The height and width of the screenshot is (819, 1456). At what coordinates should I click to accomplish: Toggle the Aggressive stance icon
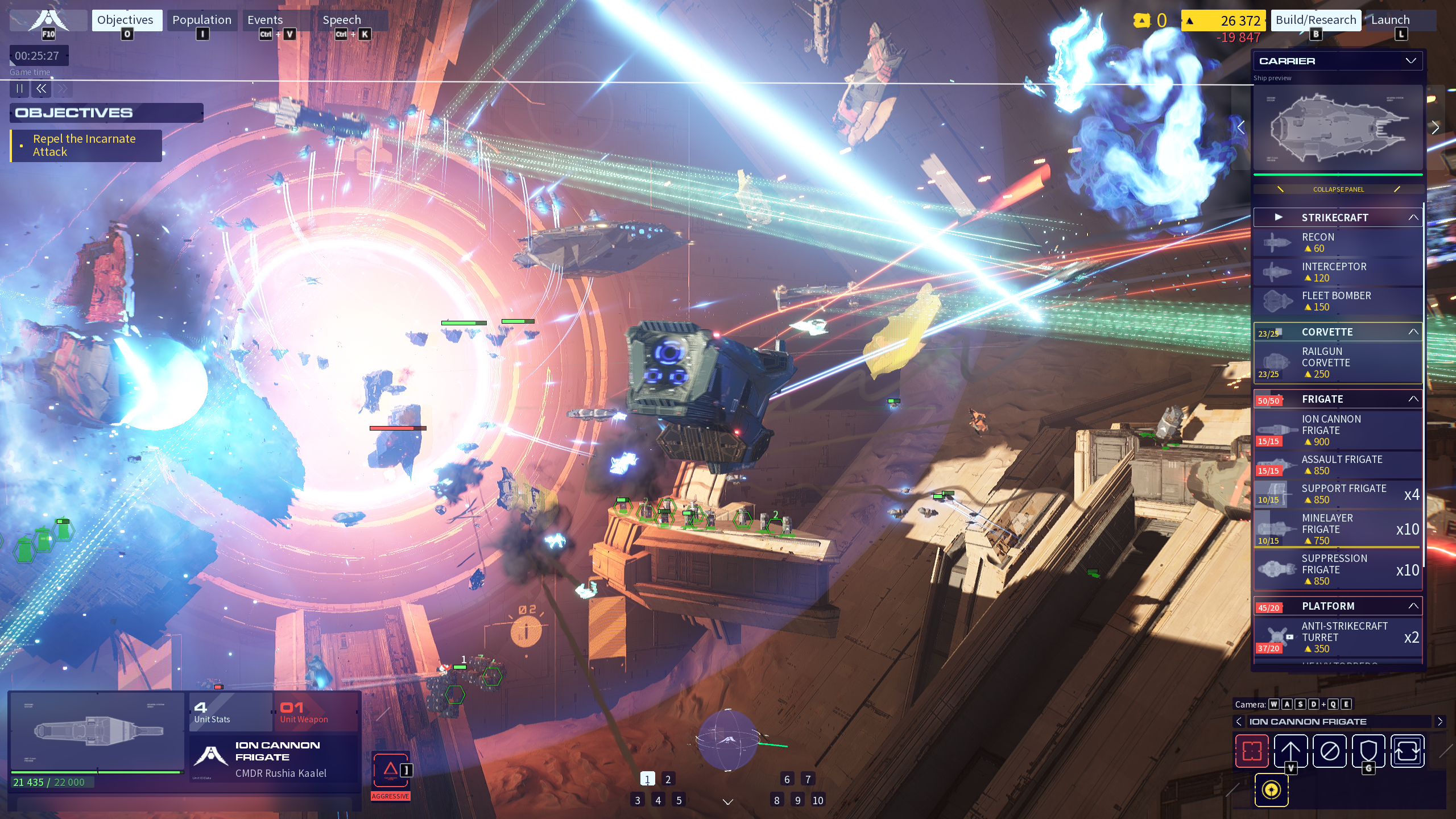click(x=390, y=771)
